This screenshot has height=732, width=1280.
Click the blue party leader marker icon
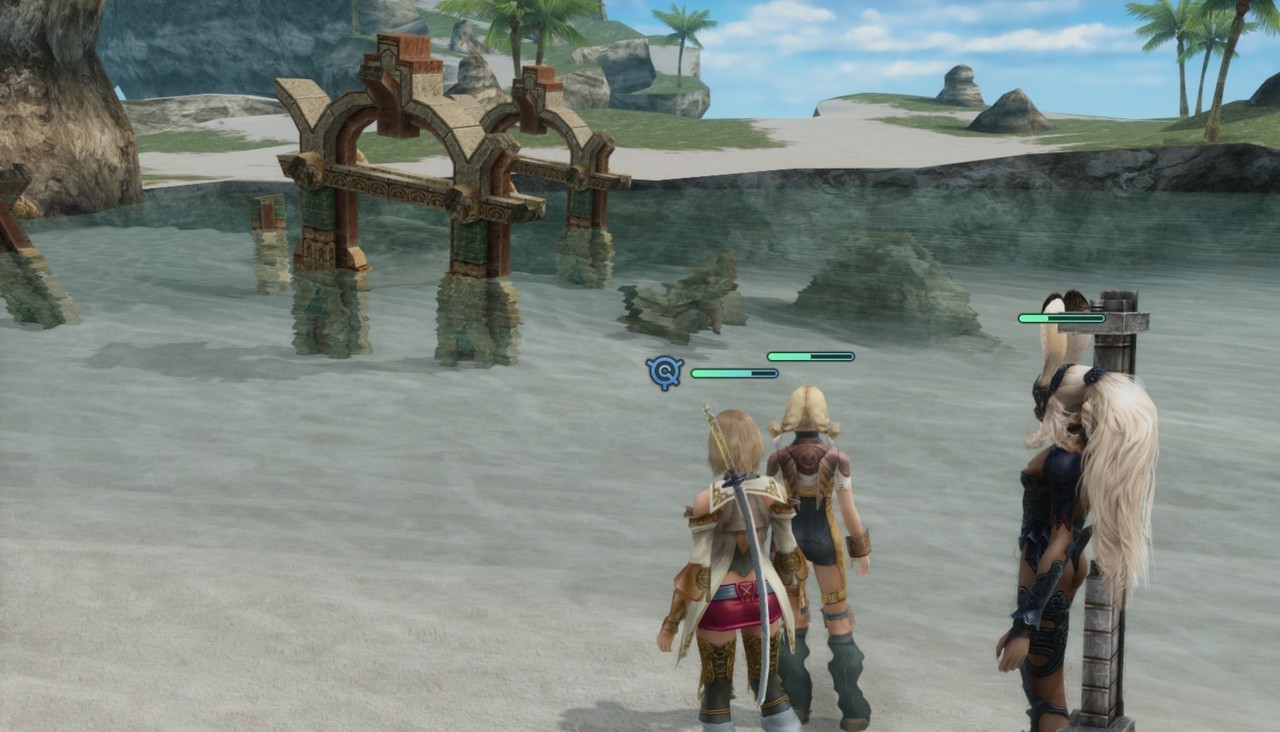point(664,373)
